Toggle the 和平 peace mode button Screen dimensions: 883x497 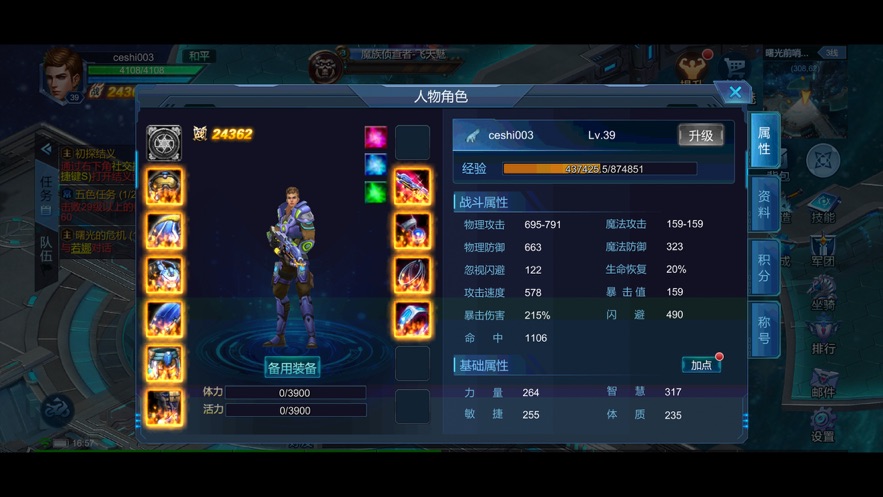200,57
